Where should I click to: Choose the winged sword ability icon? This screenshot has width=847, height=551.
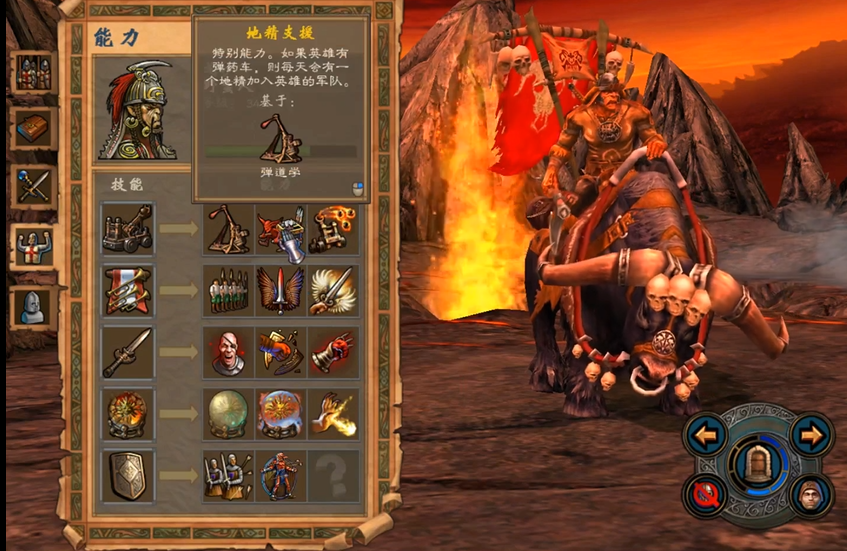point(281,290)
